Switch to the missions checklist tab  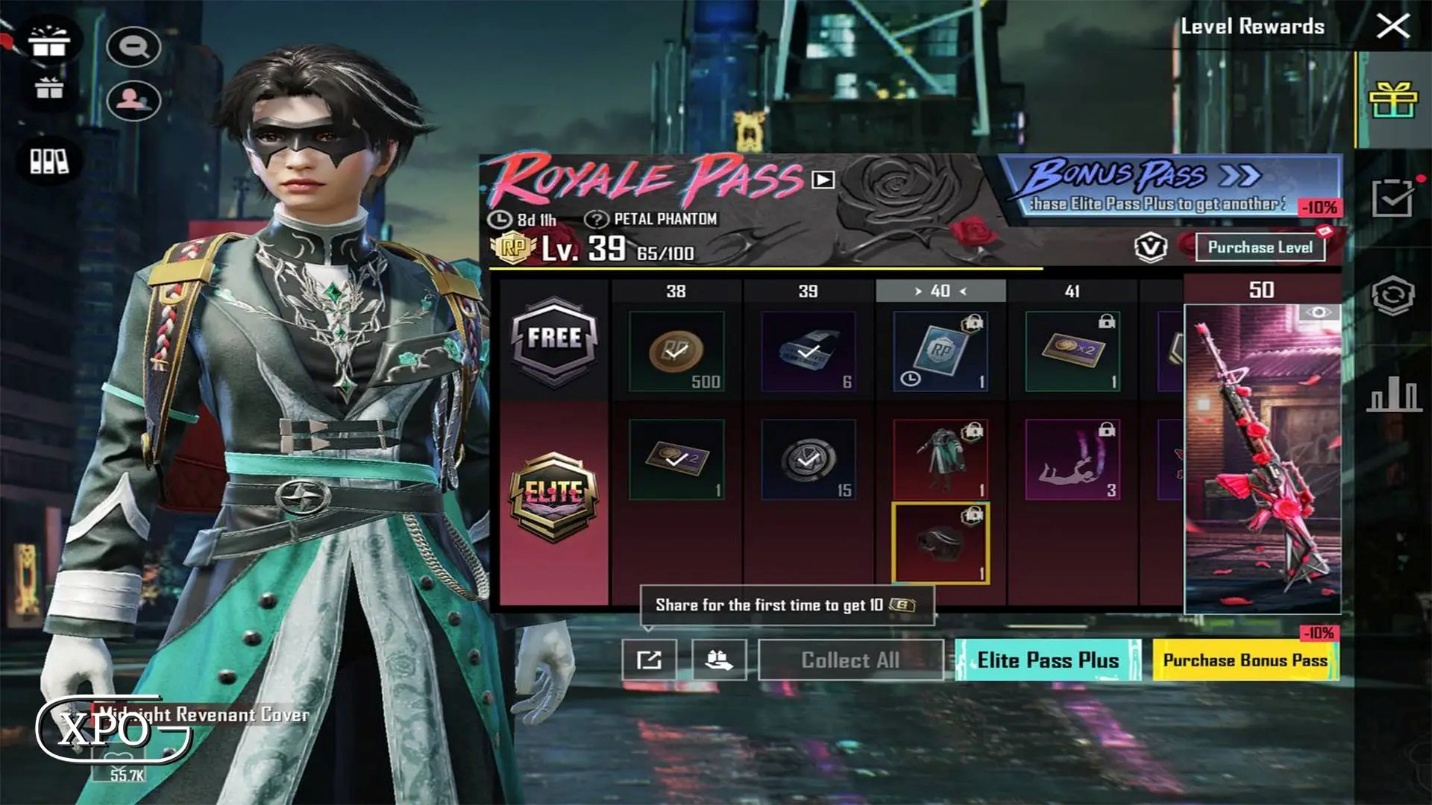point(1393,198)
